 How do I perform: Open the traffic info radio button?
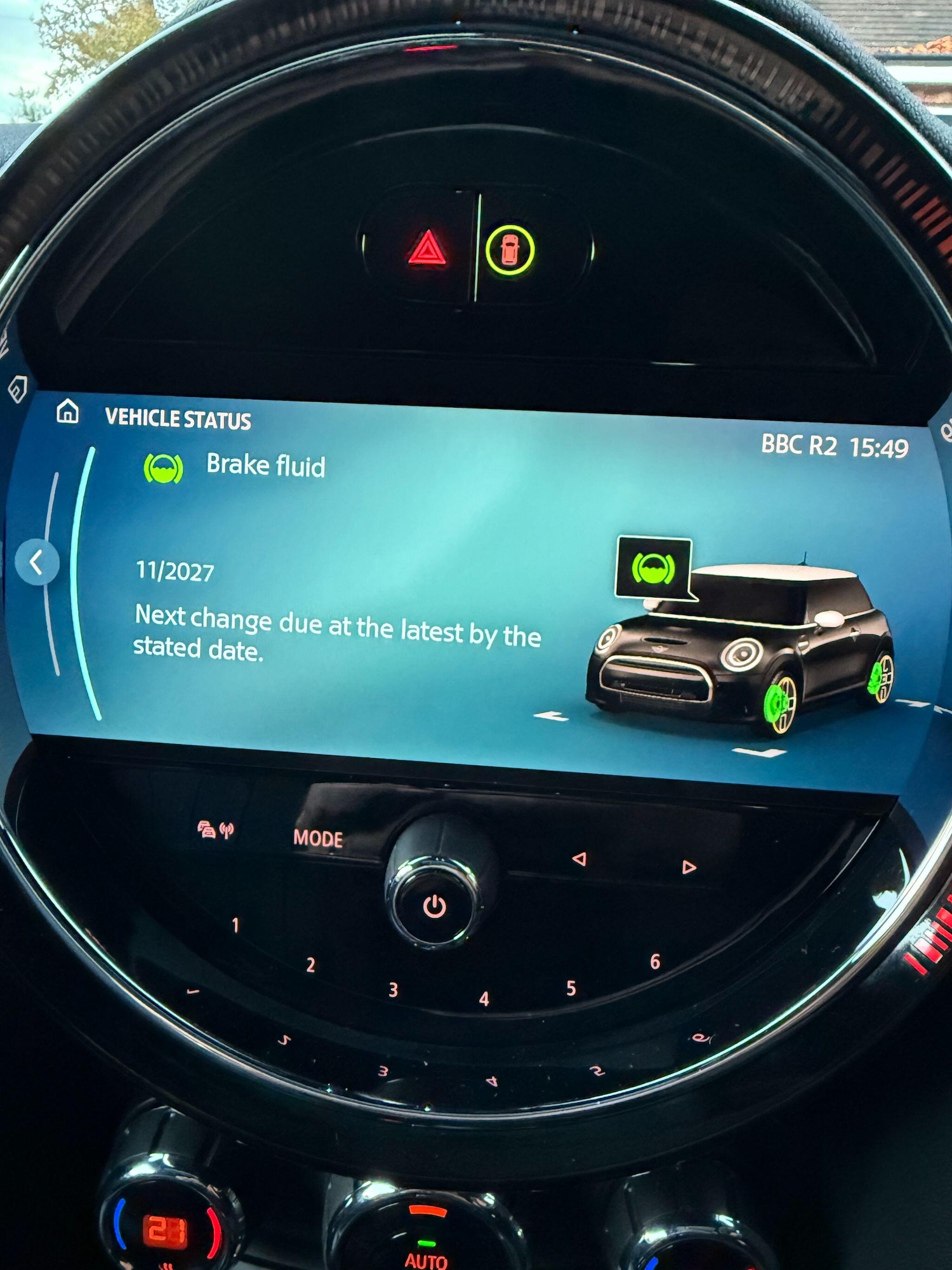coord(216,829)
